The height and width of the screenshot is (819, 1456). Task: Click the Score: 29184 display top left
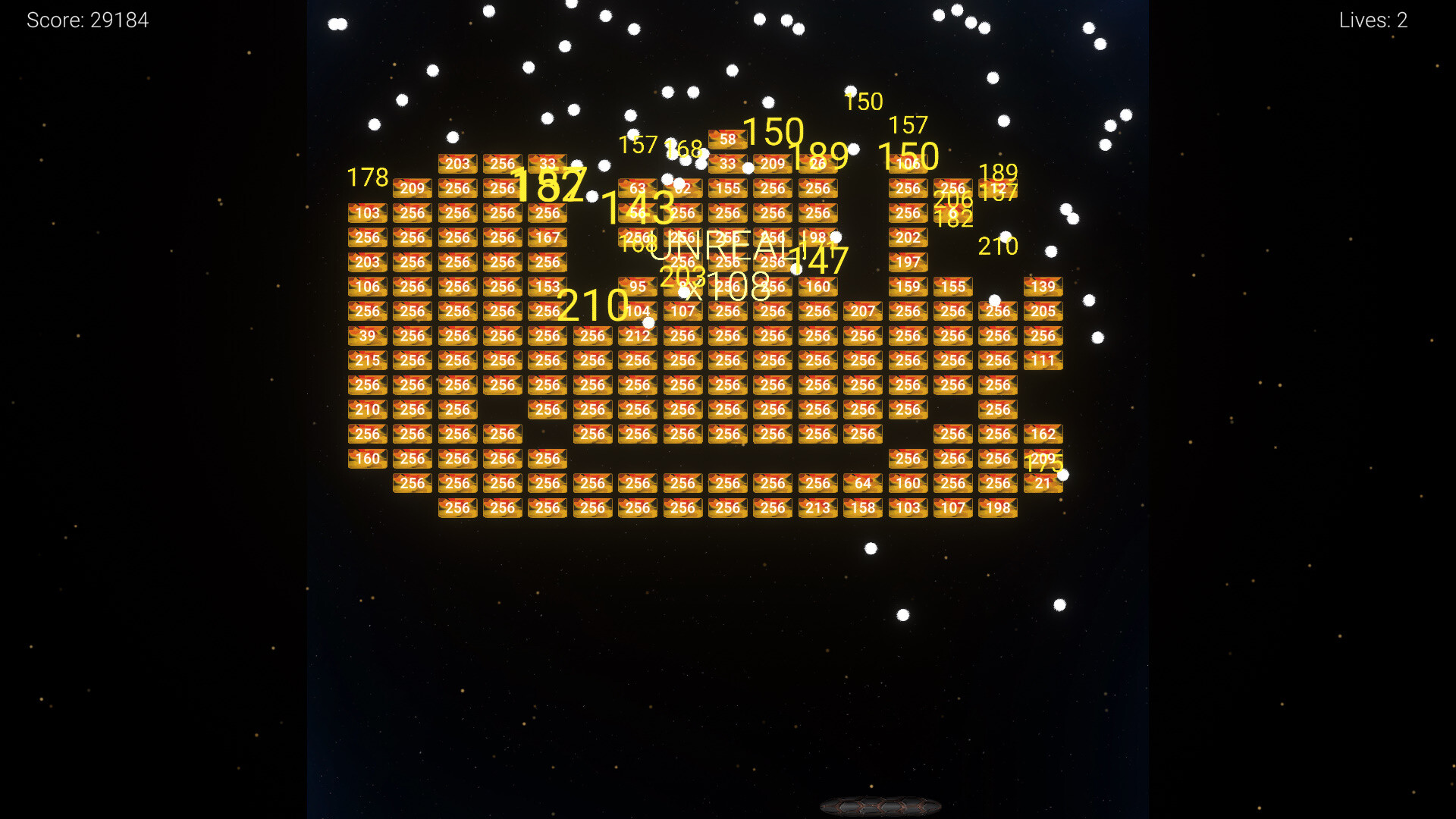[87, 20]
